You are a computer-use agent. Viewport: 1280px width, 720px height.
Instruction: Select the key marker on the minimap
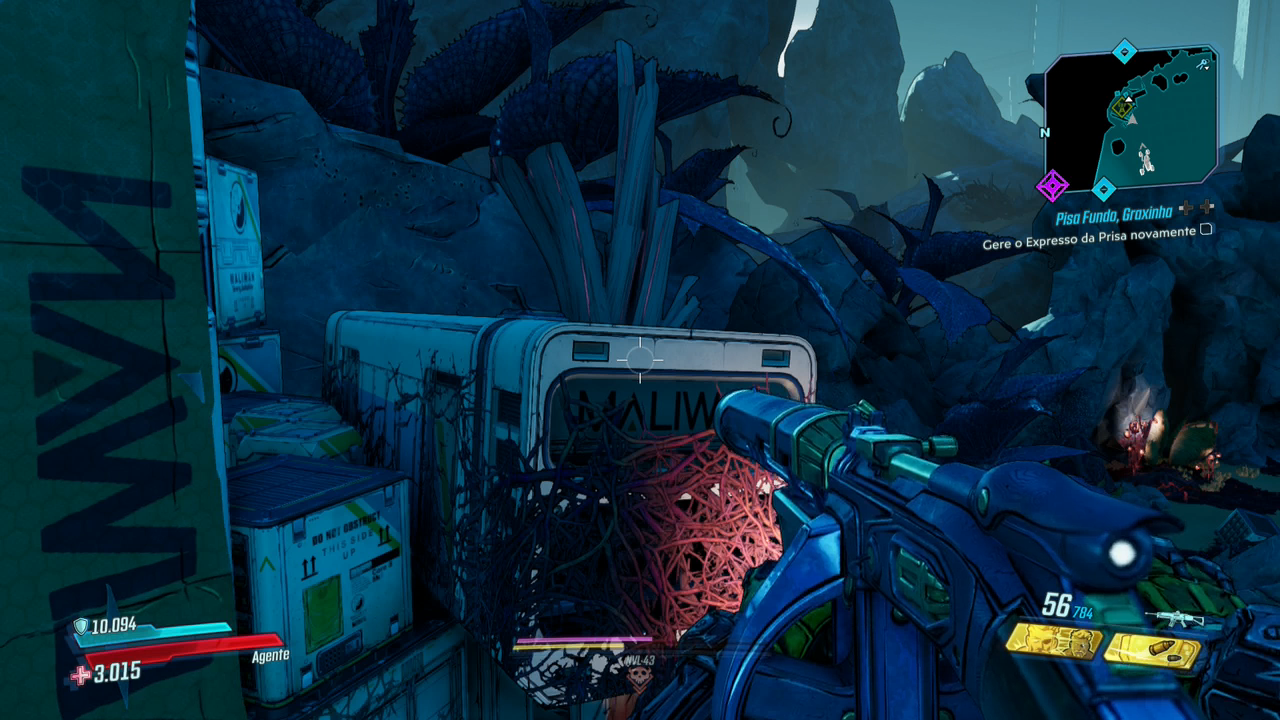click(1204, 65)
